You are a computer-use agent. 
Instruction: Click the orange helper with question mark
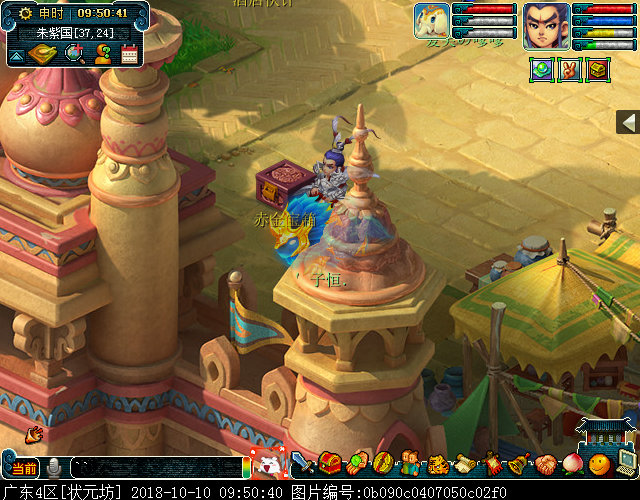coord(102,54)
